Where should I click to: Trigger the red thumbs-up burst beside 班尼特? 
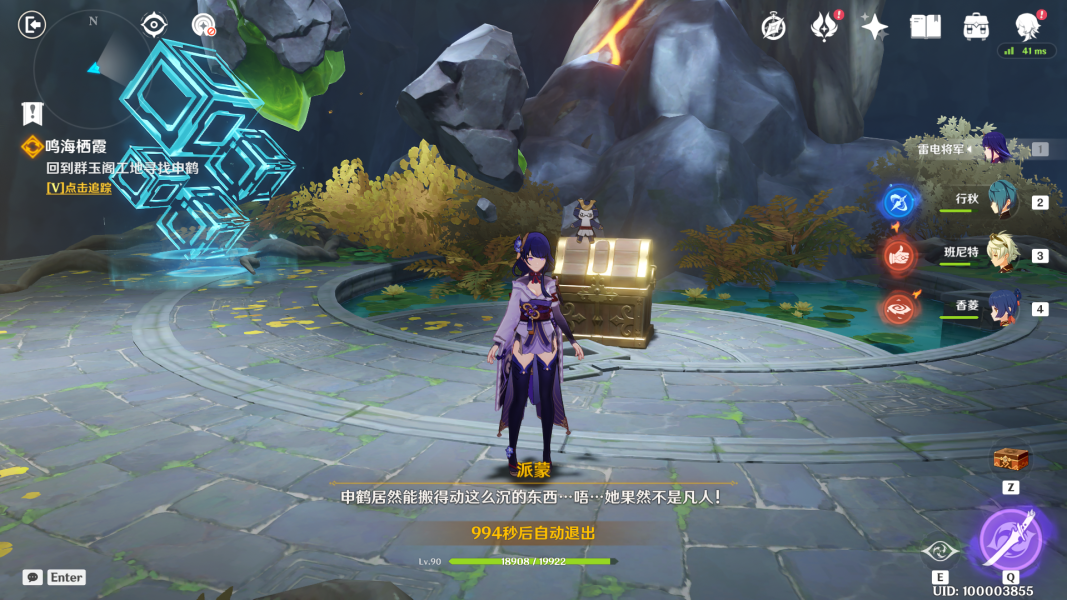pos(898,256)
